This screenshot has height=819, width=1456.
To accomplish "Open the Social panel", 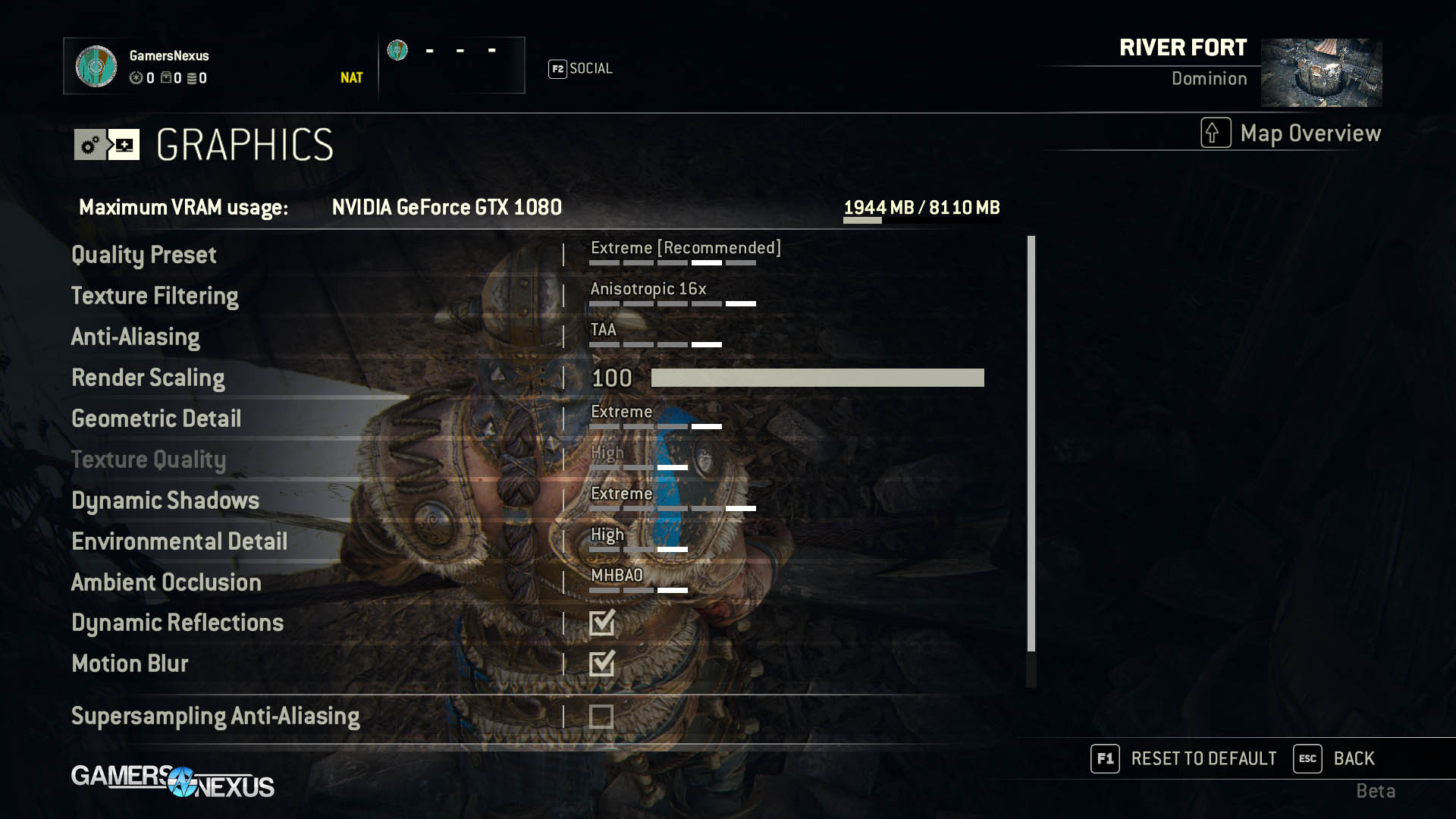I will pyautogui.click(x=581, y=69).
